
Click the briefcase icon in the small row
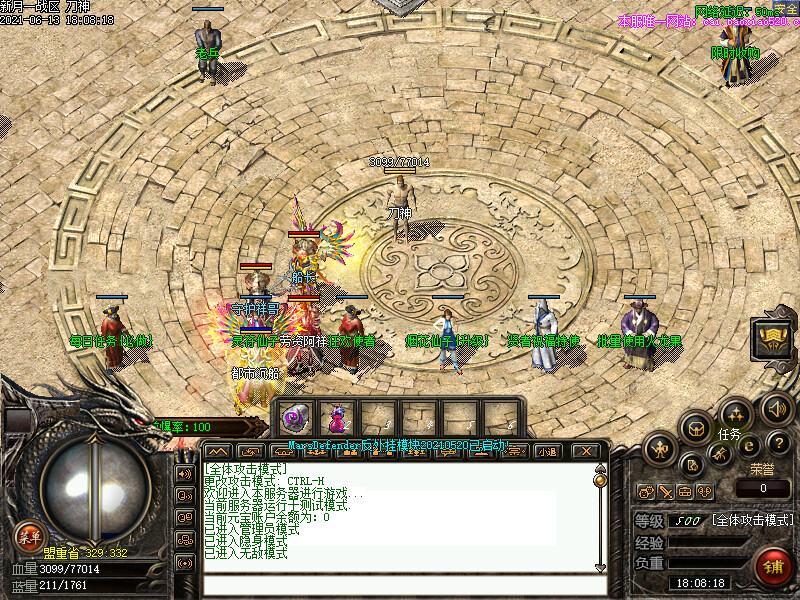[685, 491]
